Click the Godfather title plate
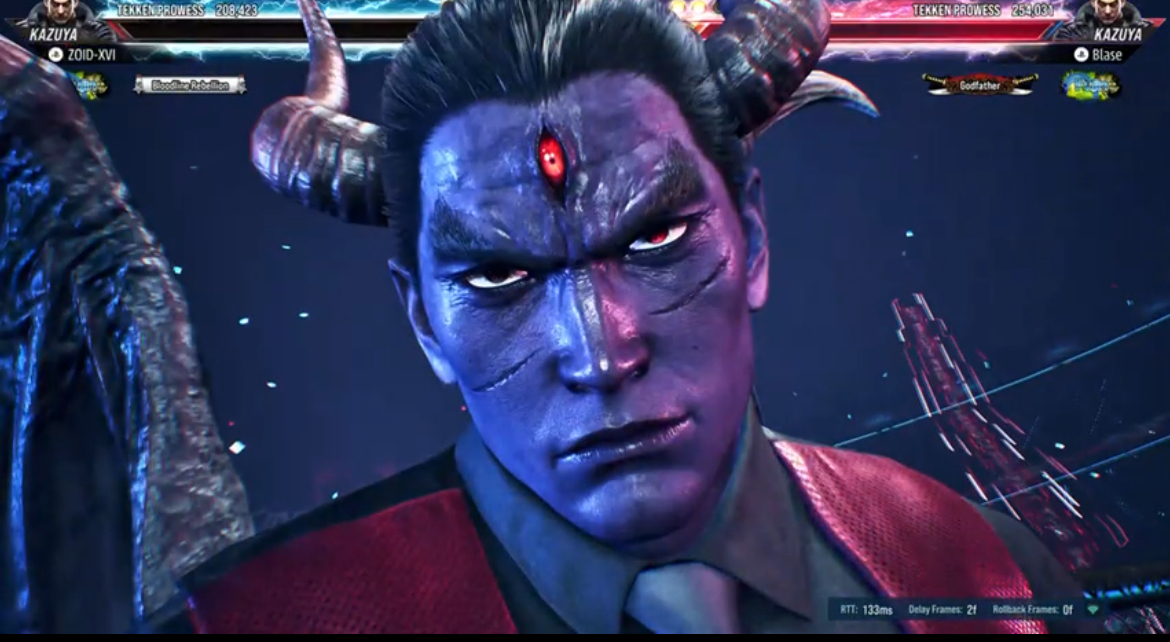Viewport: 1170px width, 642px height. [979, 86]
